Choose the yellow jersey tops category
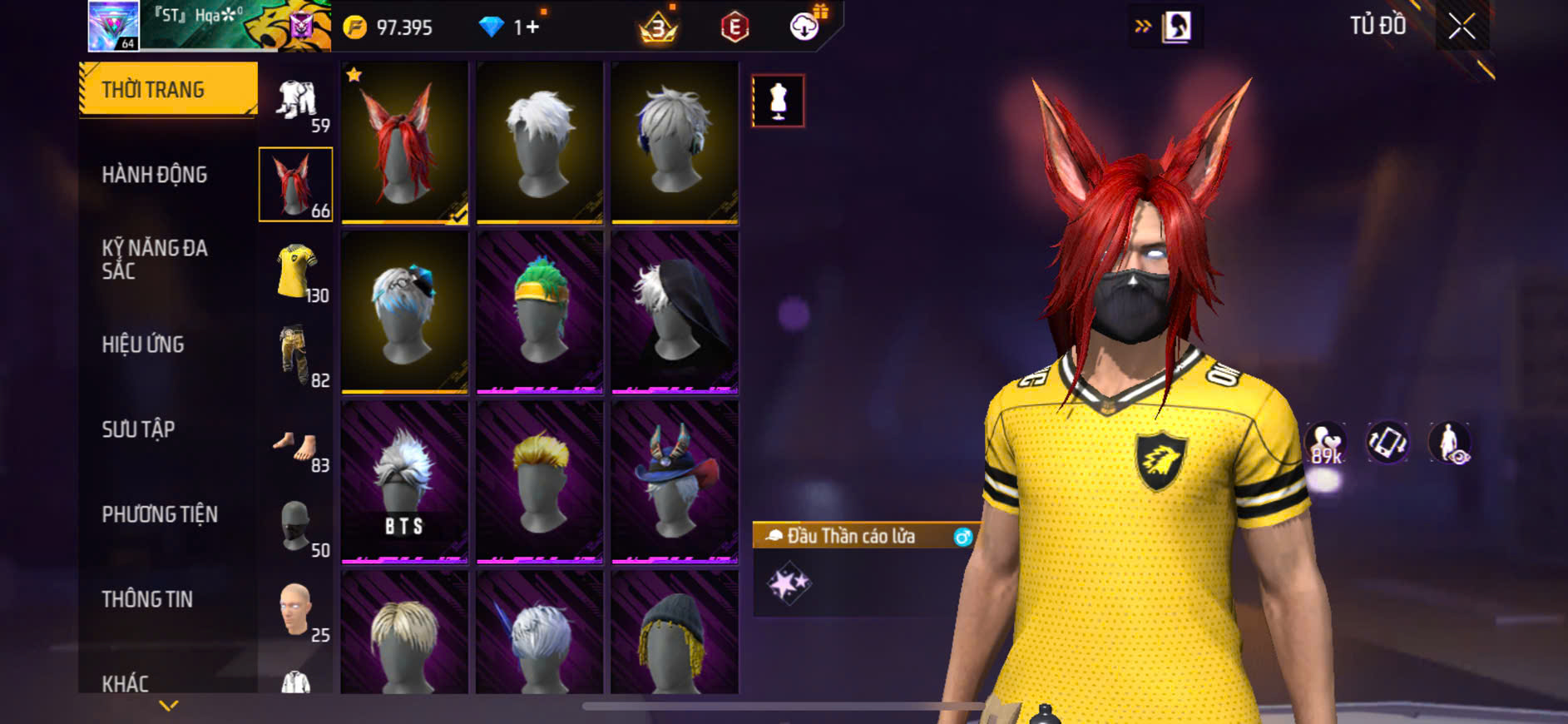Screen dimensions: 1568x724 point(296,270)
